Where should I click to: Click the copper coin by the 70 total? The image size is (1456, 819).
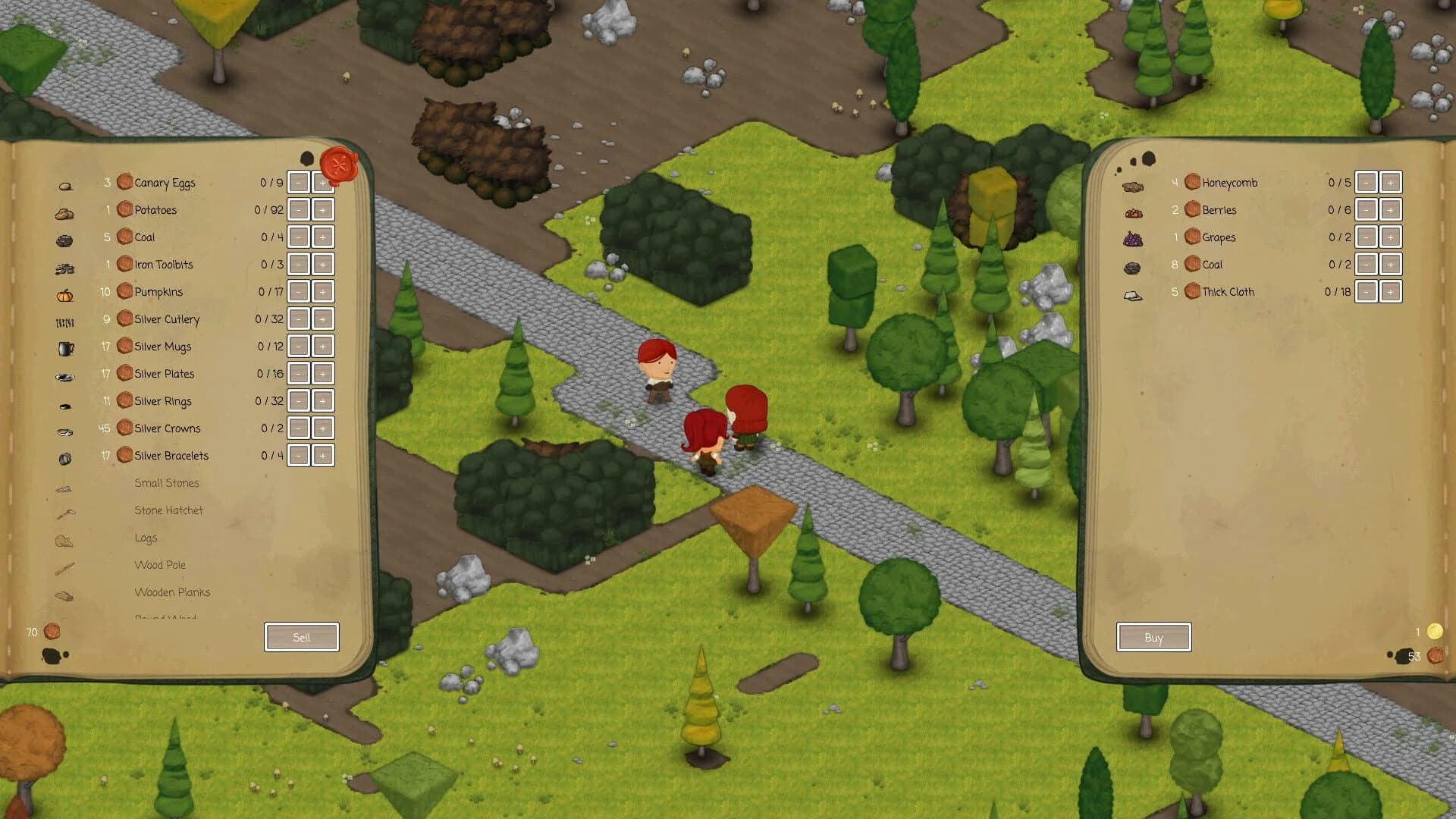pyautogui.click(x=50, y=629)
